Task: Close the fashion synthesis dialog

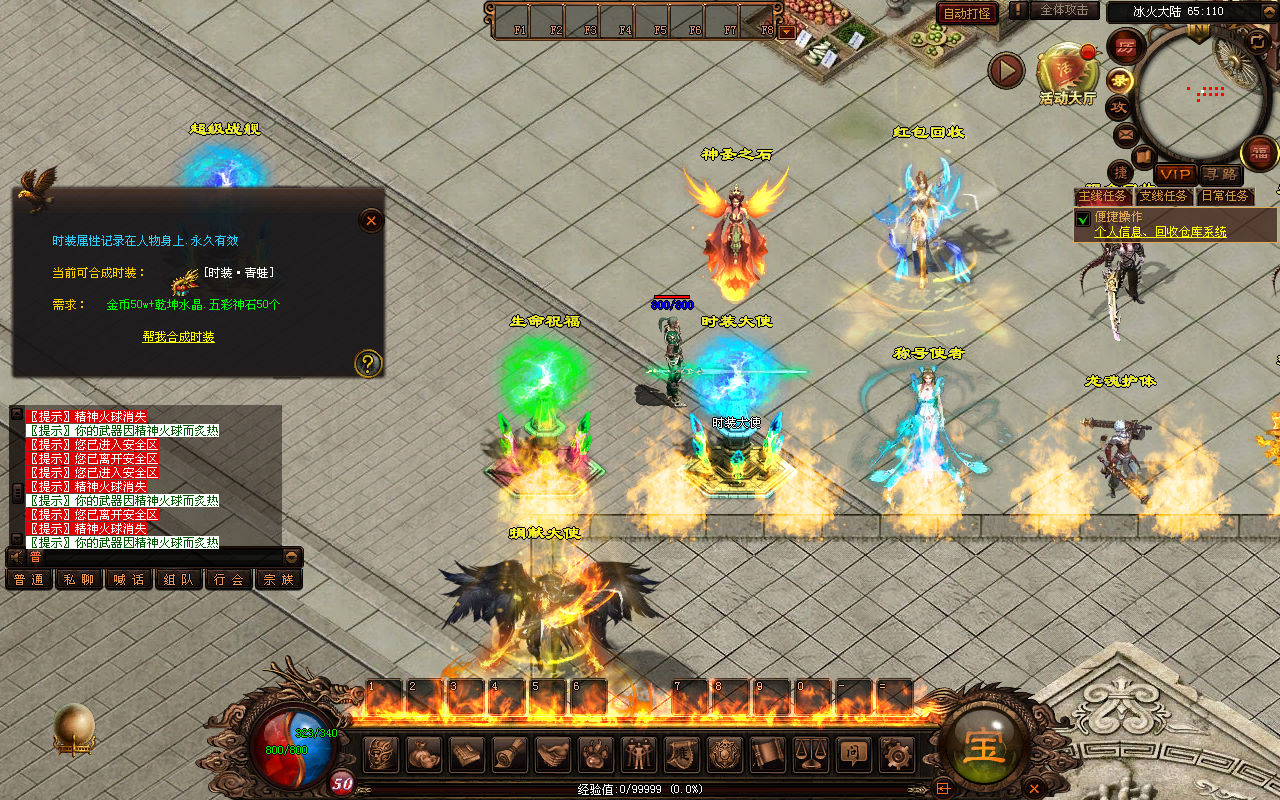Action: (371, 220)
